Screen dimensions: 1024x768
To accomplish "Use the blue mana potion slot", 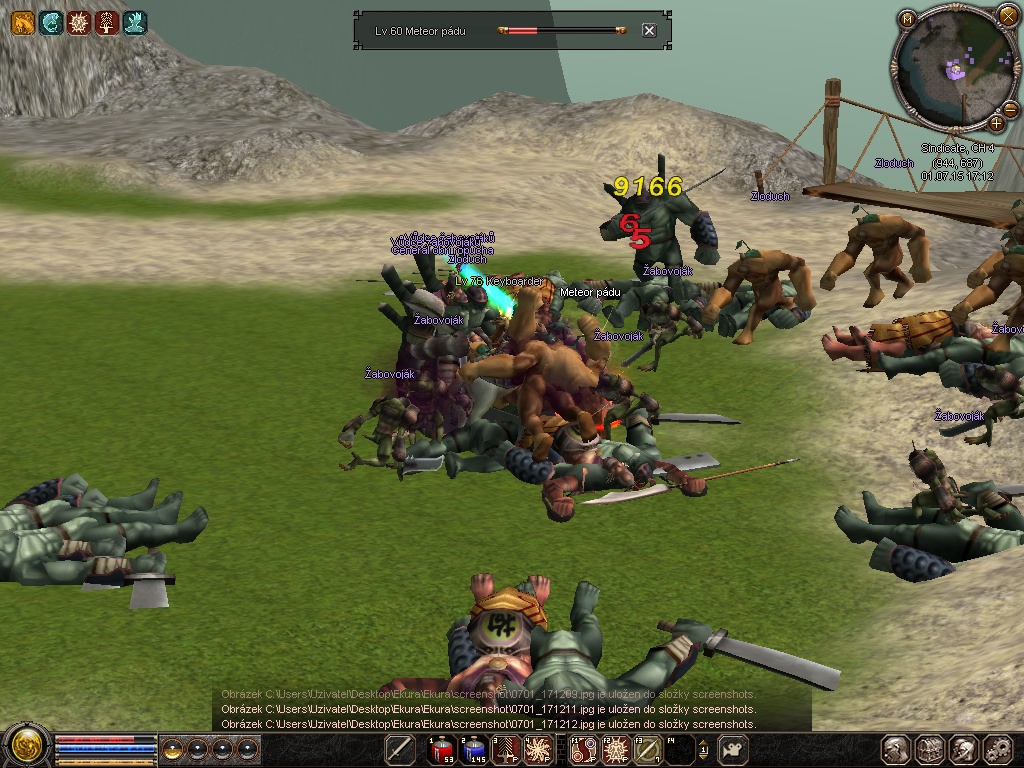I will point(473,749).
